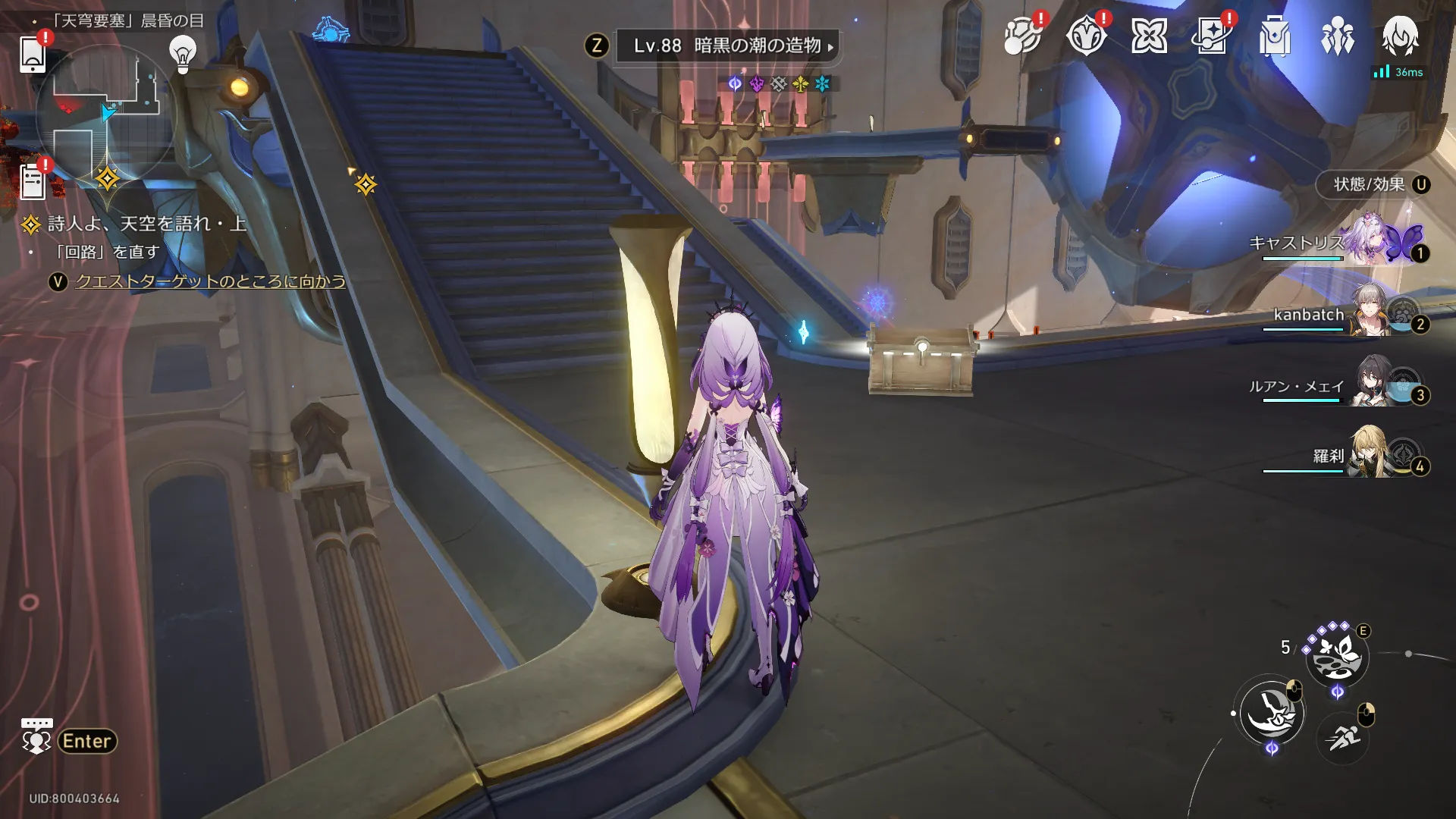This screenshot has width=1456, height=819.
Task: Open the four-petal flower icon in top bar
Action: pos(1149,36)
